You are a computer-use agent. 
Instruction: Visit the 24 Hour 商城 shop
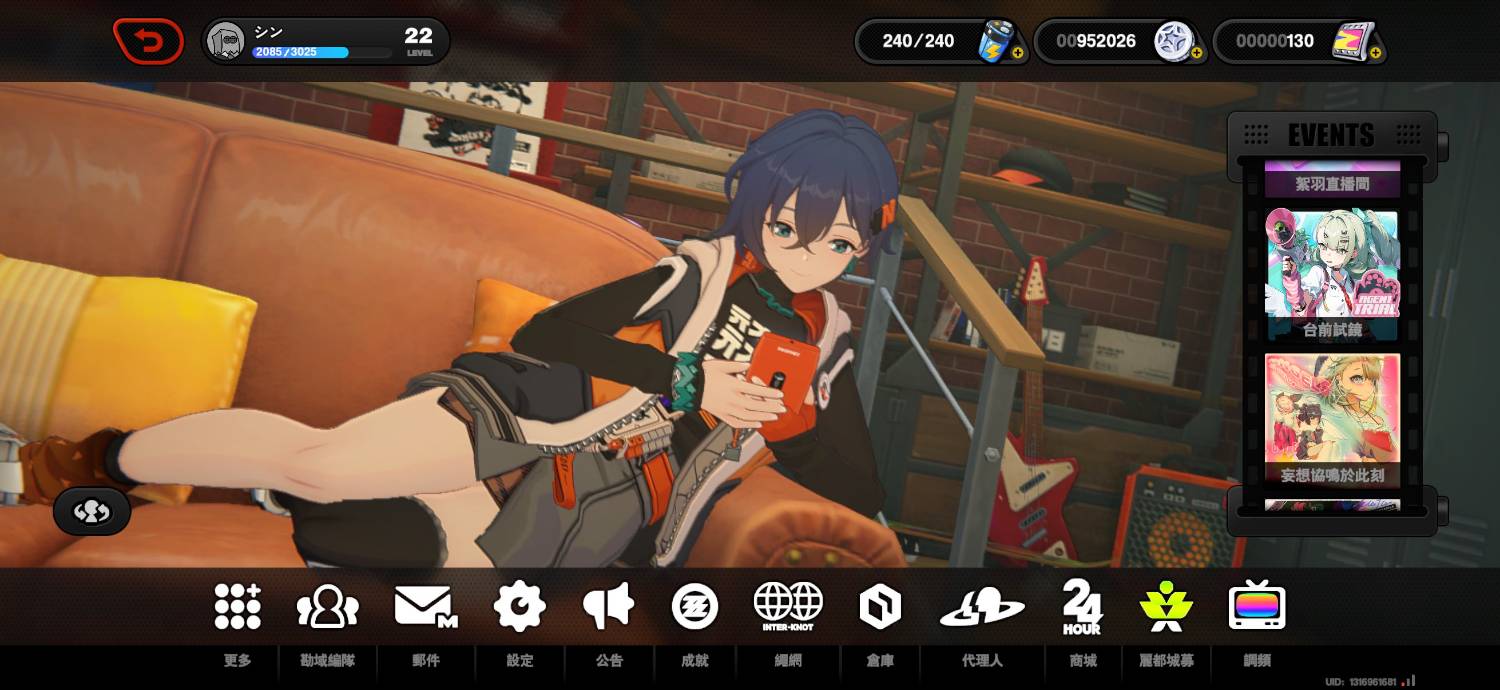[1082, 606]
